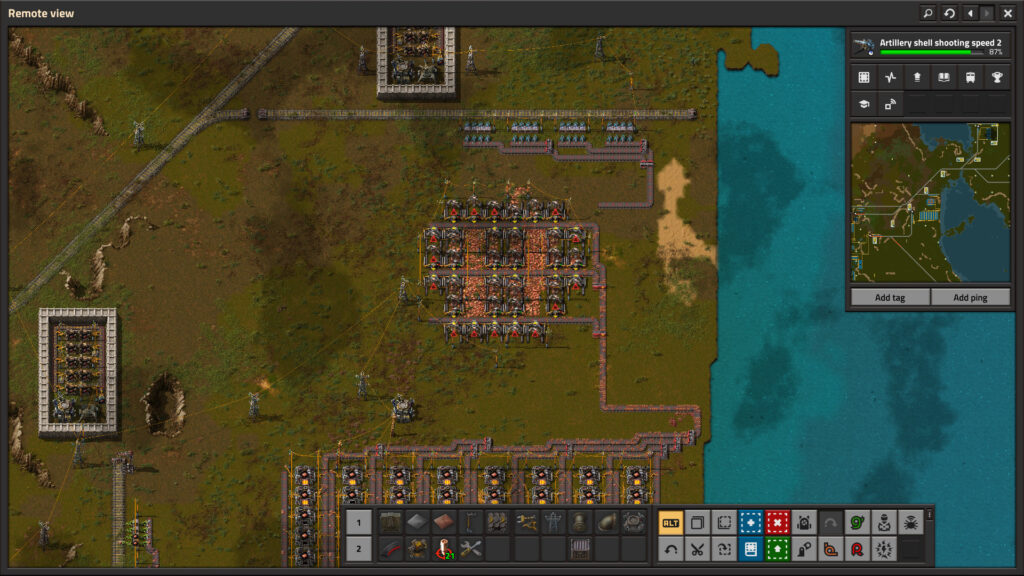Toggle the ALT mode button
The image size is (1024, 576).
(x=671, y=522)
